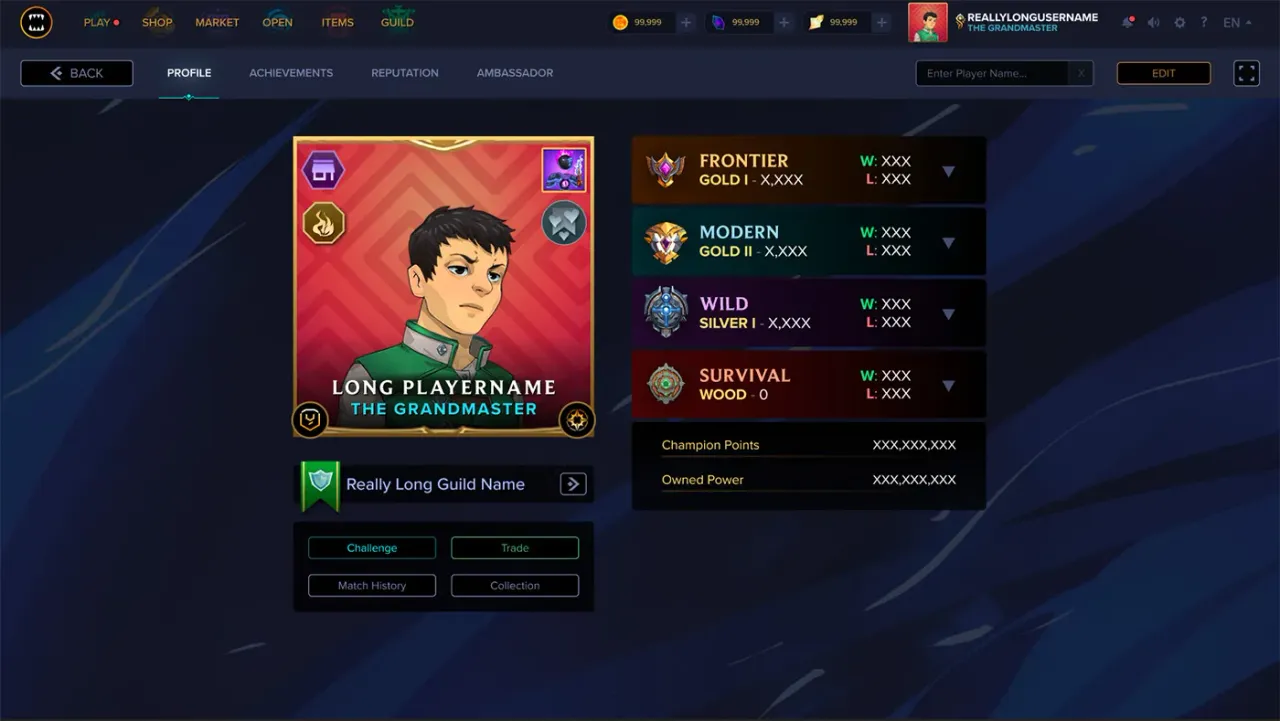The image size is (1280, 721).
Task: Open guild page via arrow button
Action: (x=572, y=484)
